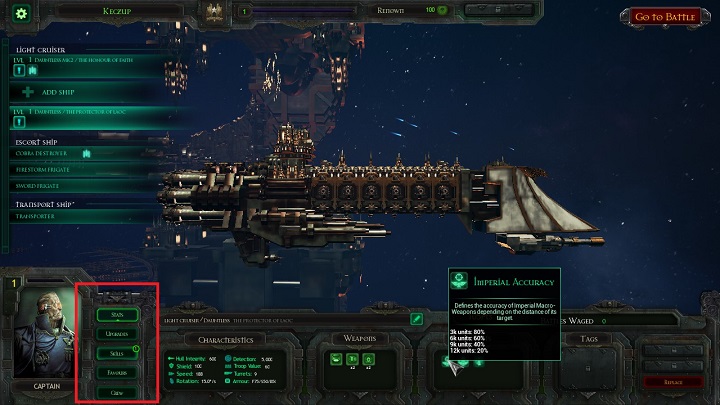The width and height of the screenshot is (720, 405).
Task: Show the Favours tab
Action: click(118, 372)
